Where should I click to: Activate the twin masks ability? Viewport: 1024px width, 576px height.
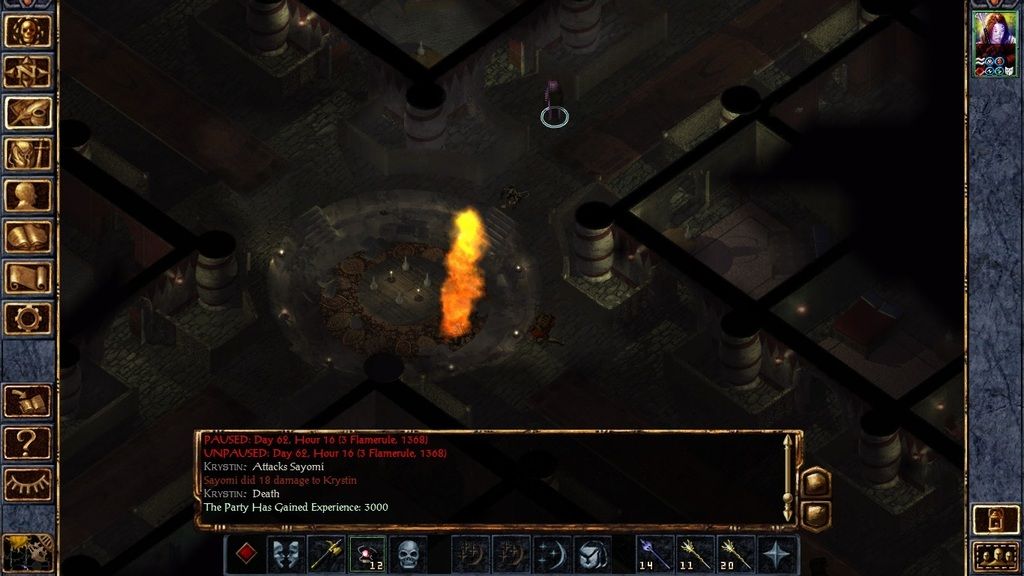click(286, 554)
